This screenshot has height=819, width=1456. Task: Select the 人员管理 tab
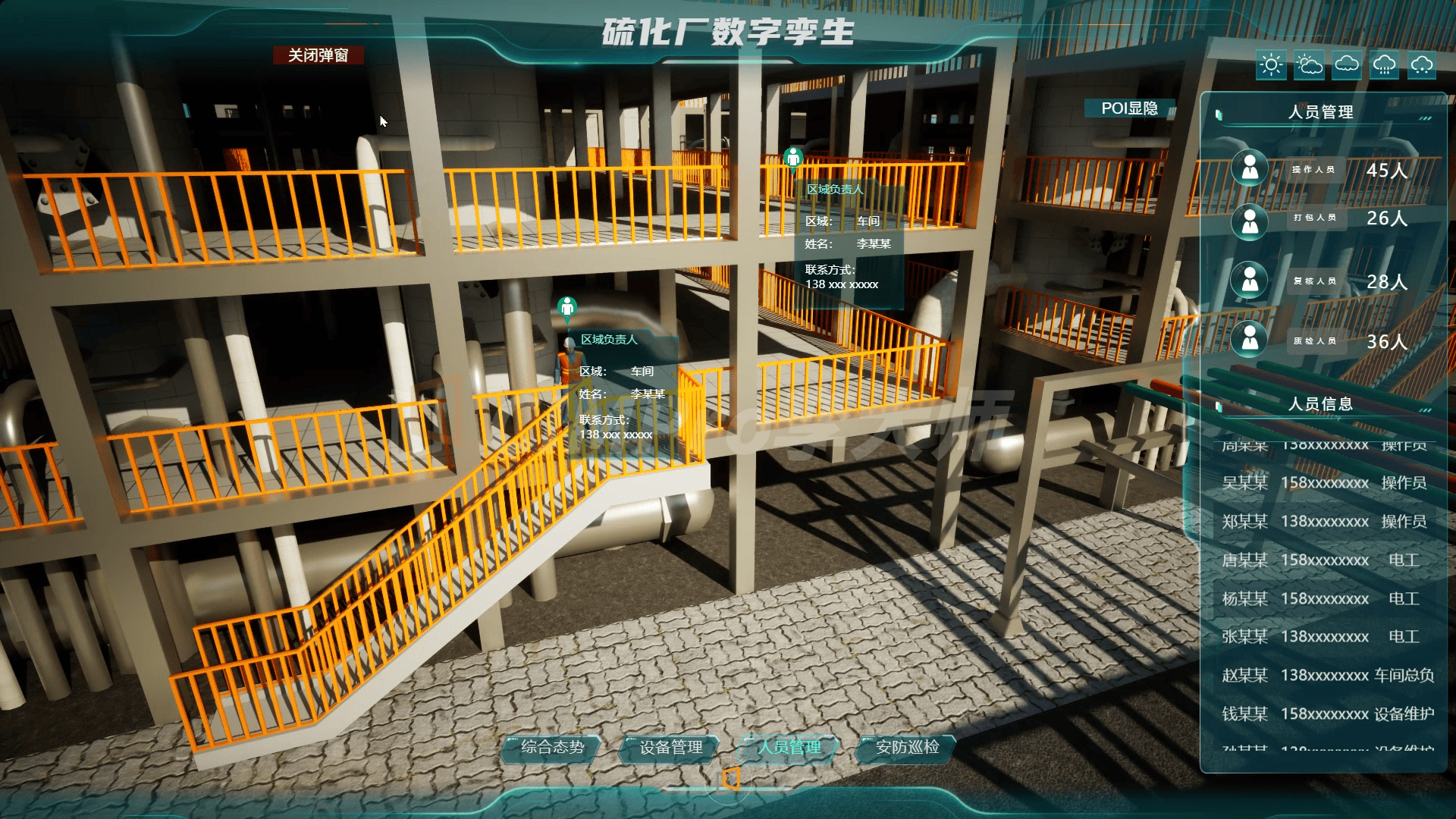pos(789,748)
